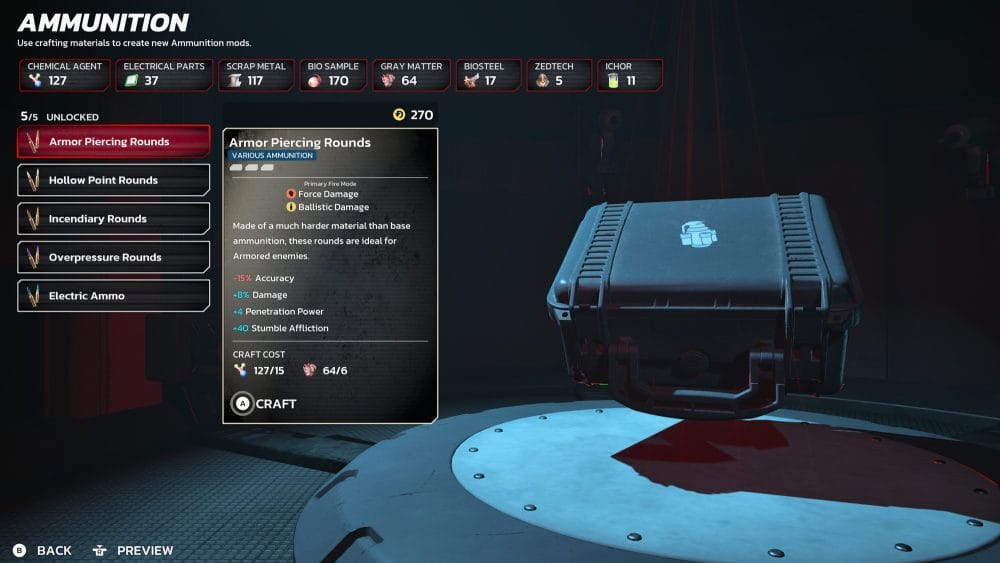This screenshot has width=1000, height=563.
Task: Choose Hollow Point Rounds entry
Action: coord(114,180)
